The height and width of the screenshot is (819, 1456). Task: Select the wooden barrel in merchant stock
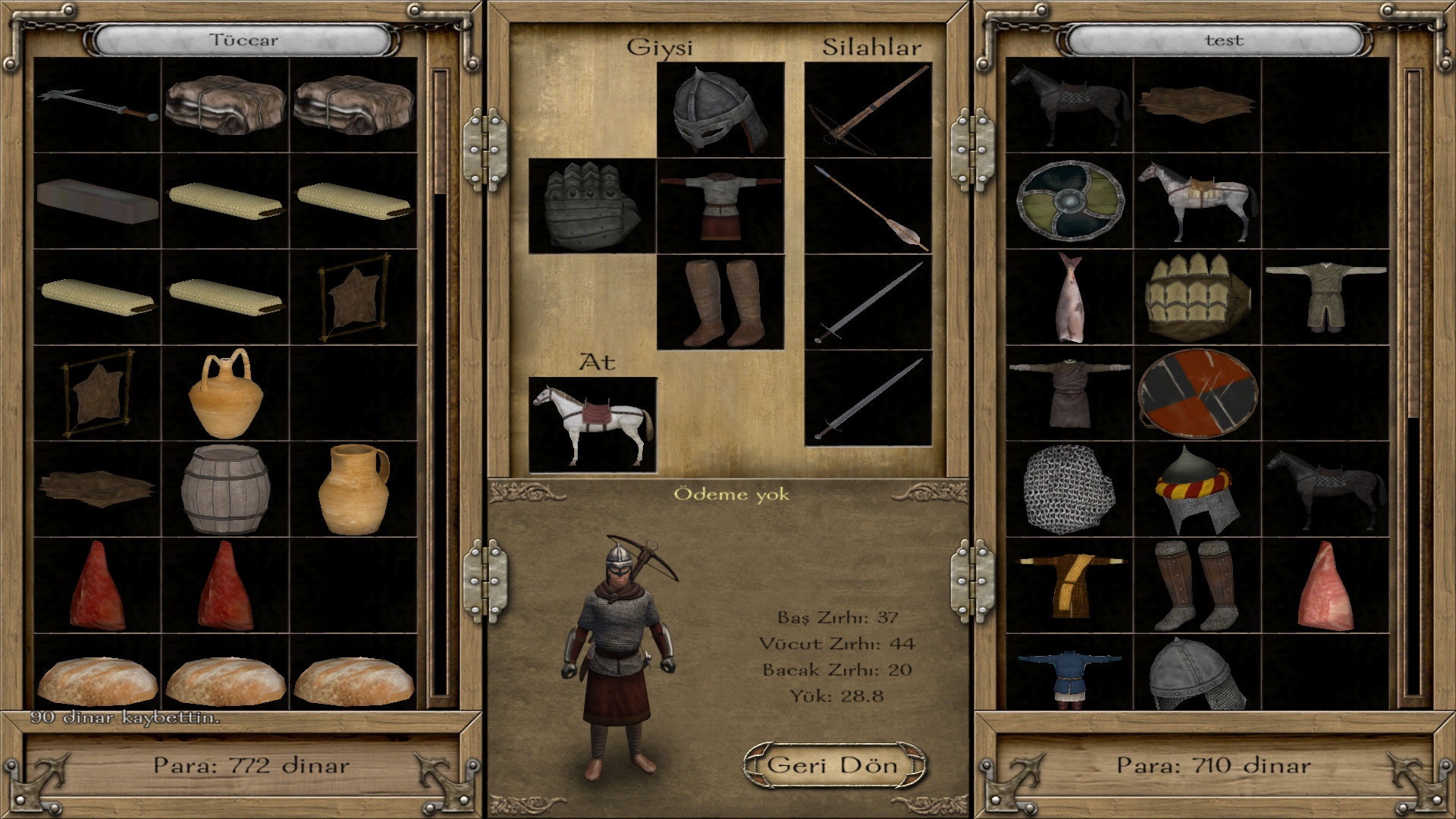point(225,489)
